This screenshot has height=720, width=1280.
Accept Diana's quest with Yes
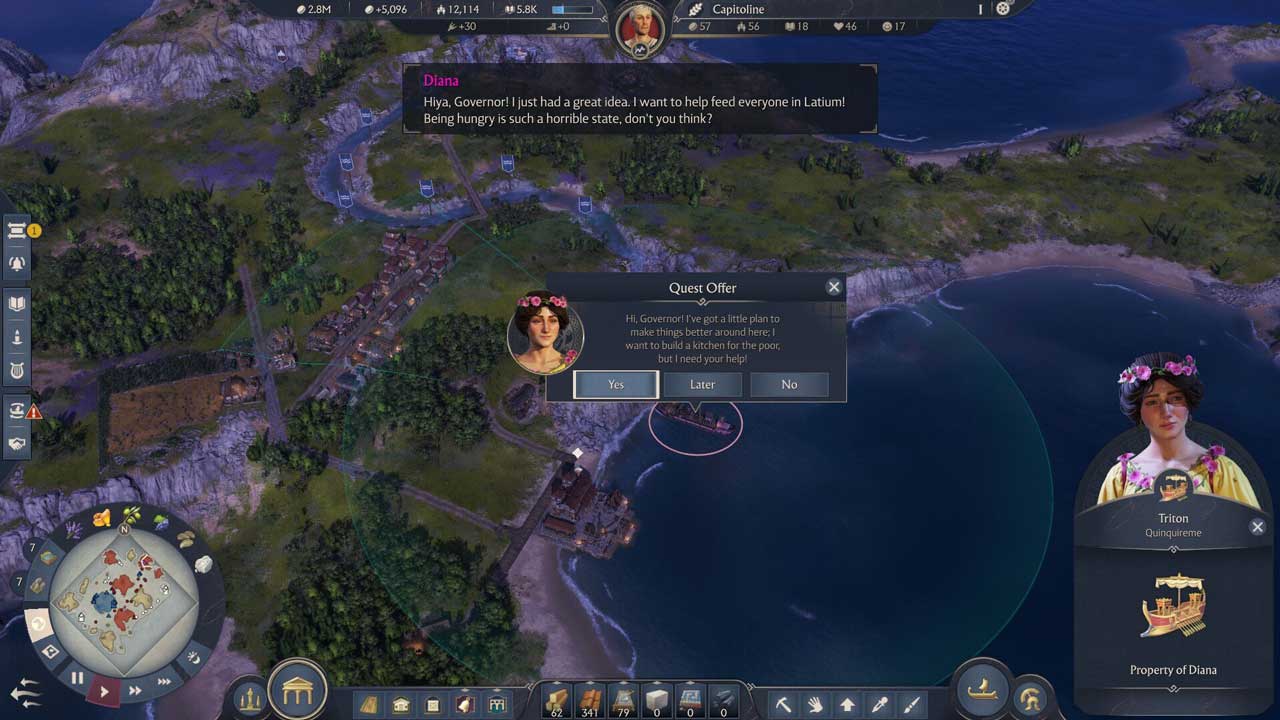click(x=616, y=385)
